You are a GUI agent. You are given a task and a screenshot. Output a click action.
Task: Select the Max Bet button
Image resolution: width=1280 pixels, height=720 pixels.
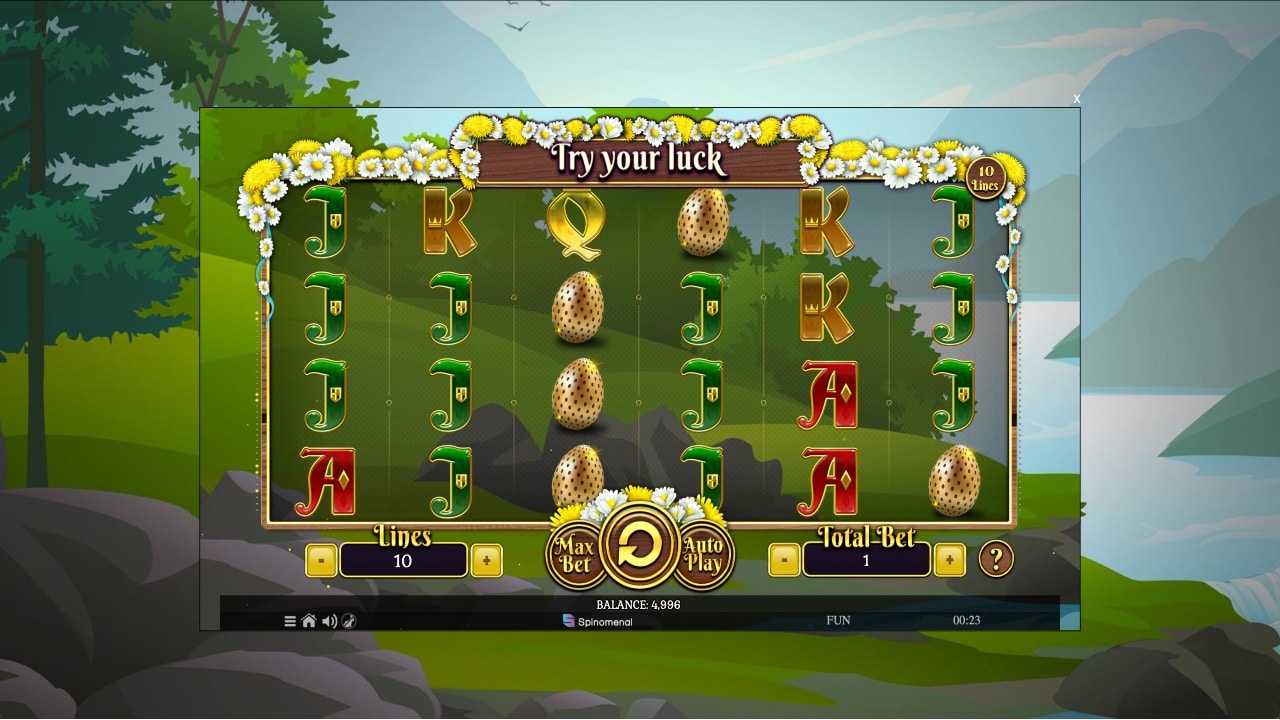point(576,556)
